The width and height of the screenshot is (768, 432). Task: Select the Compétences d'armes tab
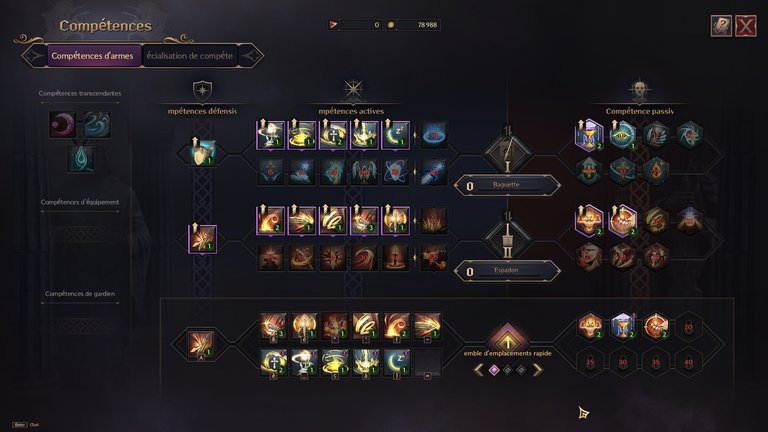click(92, 56)
